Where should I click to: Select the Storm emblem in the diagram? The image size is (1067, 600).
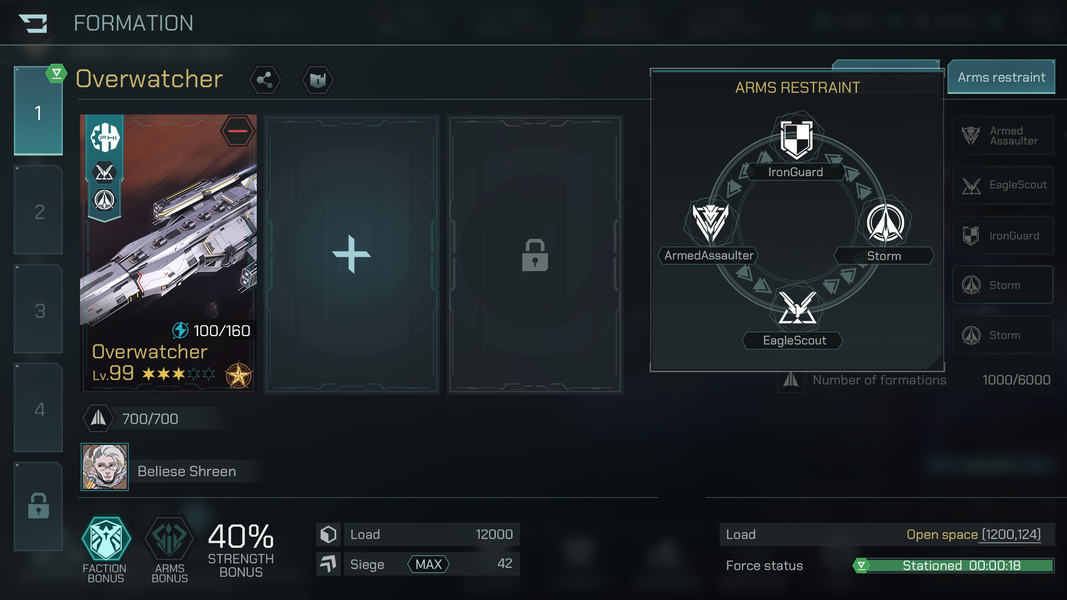(x=884, y=223)
